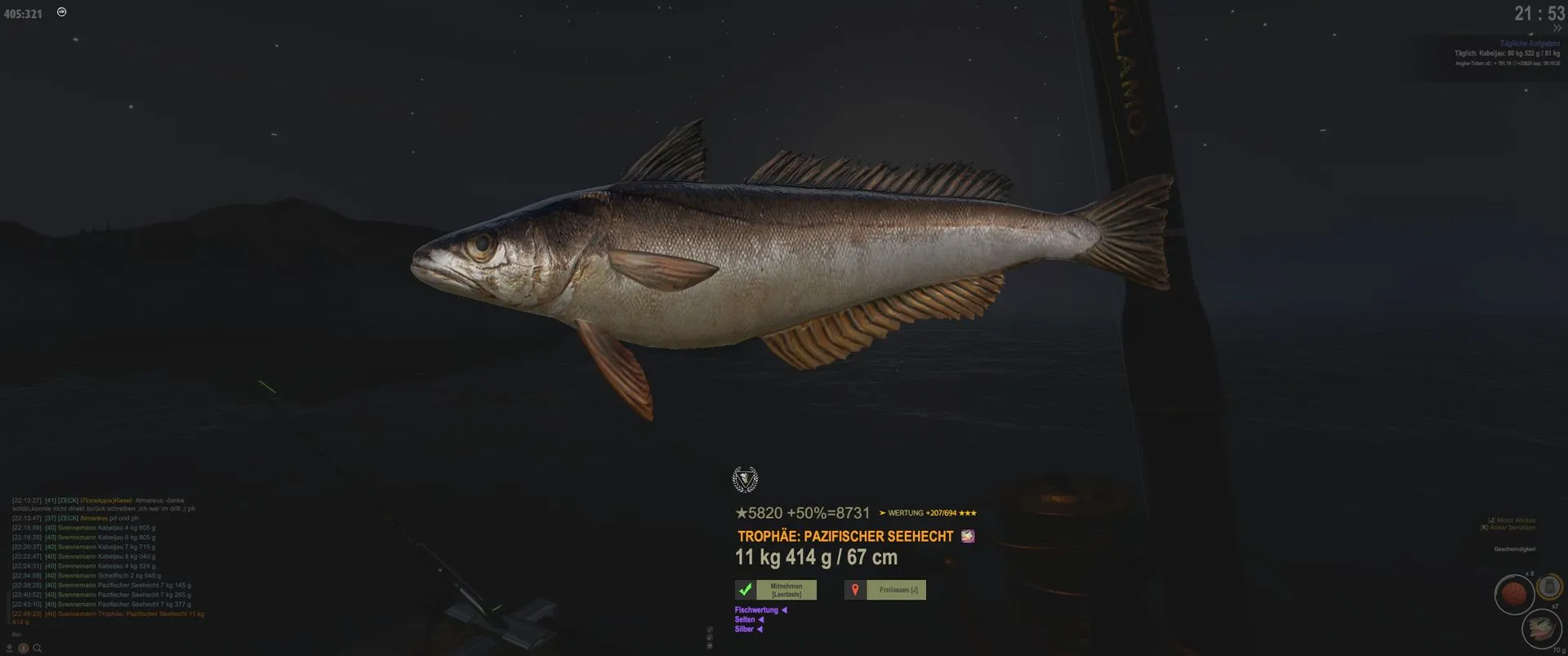Collapse the daily tasks panel with the arrows
The image size is (1568, 656).
(1557, 29)
